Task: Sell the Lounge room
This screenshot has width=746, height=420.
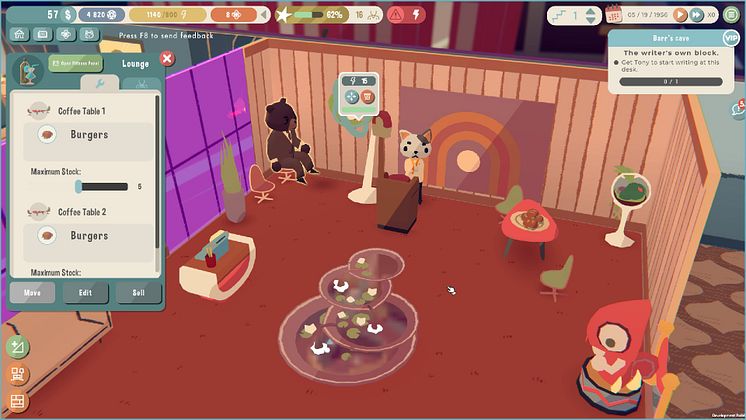Action: (x=137, y=293)
